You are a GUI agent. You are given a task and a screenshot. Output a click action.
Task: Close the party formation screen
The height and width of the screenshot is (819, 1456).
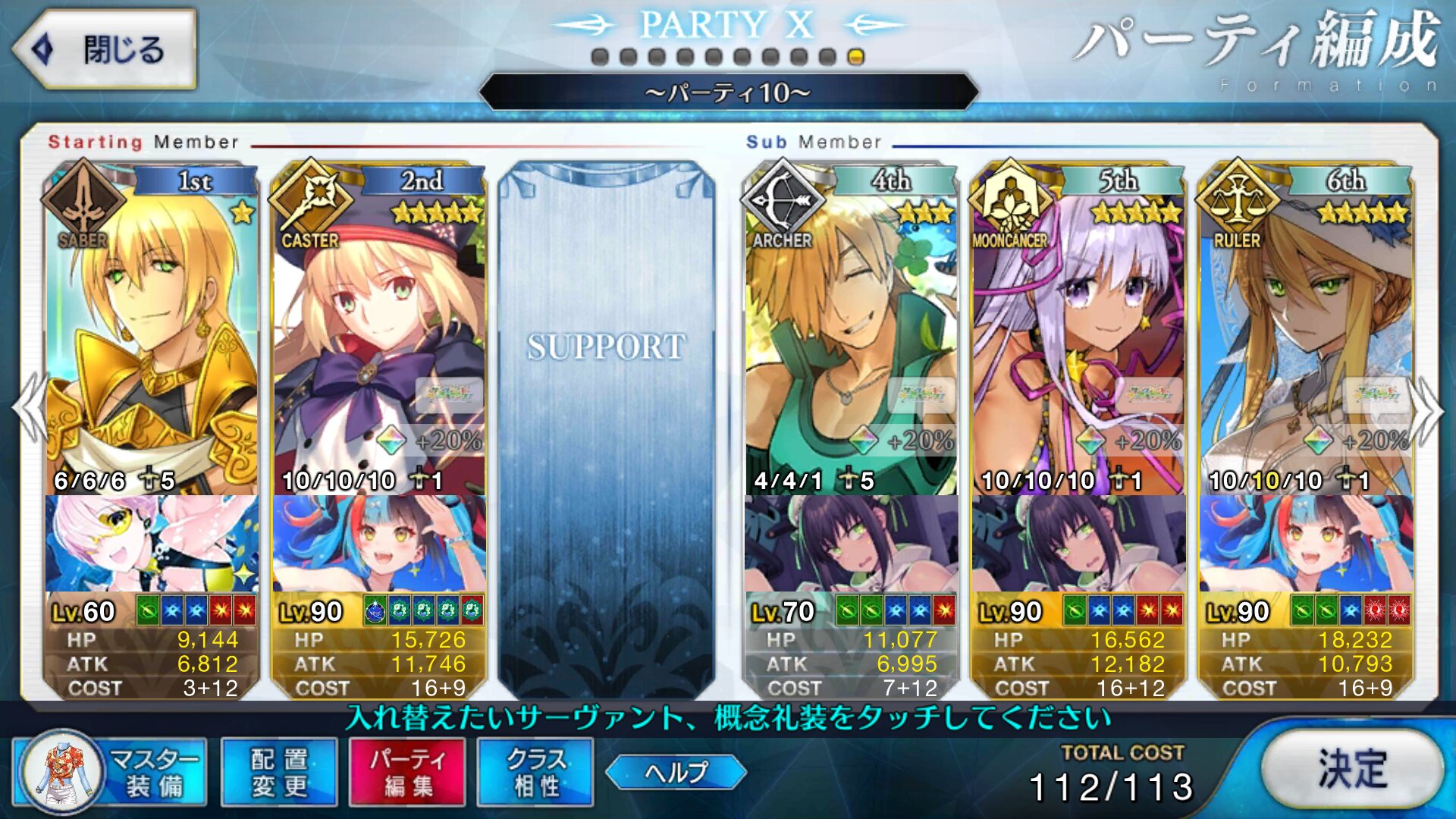(104, 50)
